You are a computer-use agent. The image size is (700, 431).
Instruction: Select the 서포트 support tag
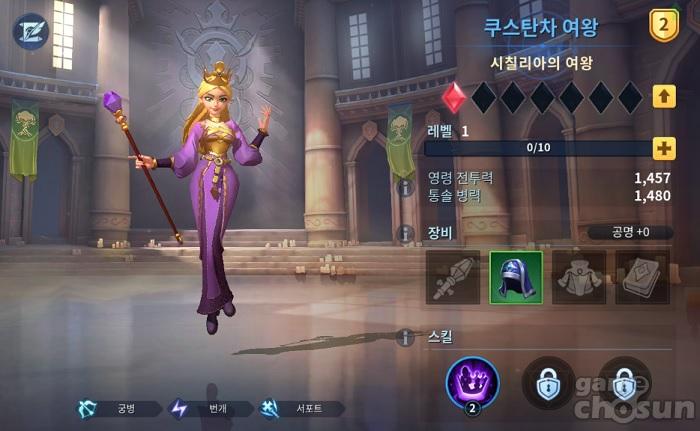click(300, 408)
